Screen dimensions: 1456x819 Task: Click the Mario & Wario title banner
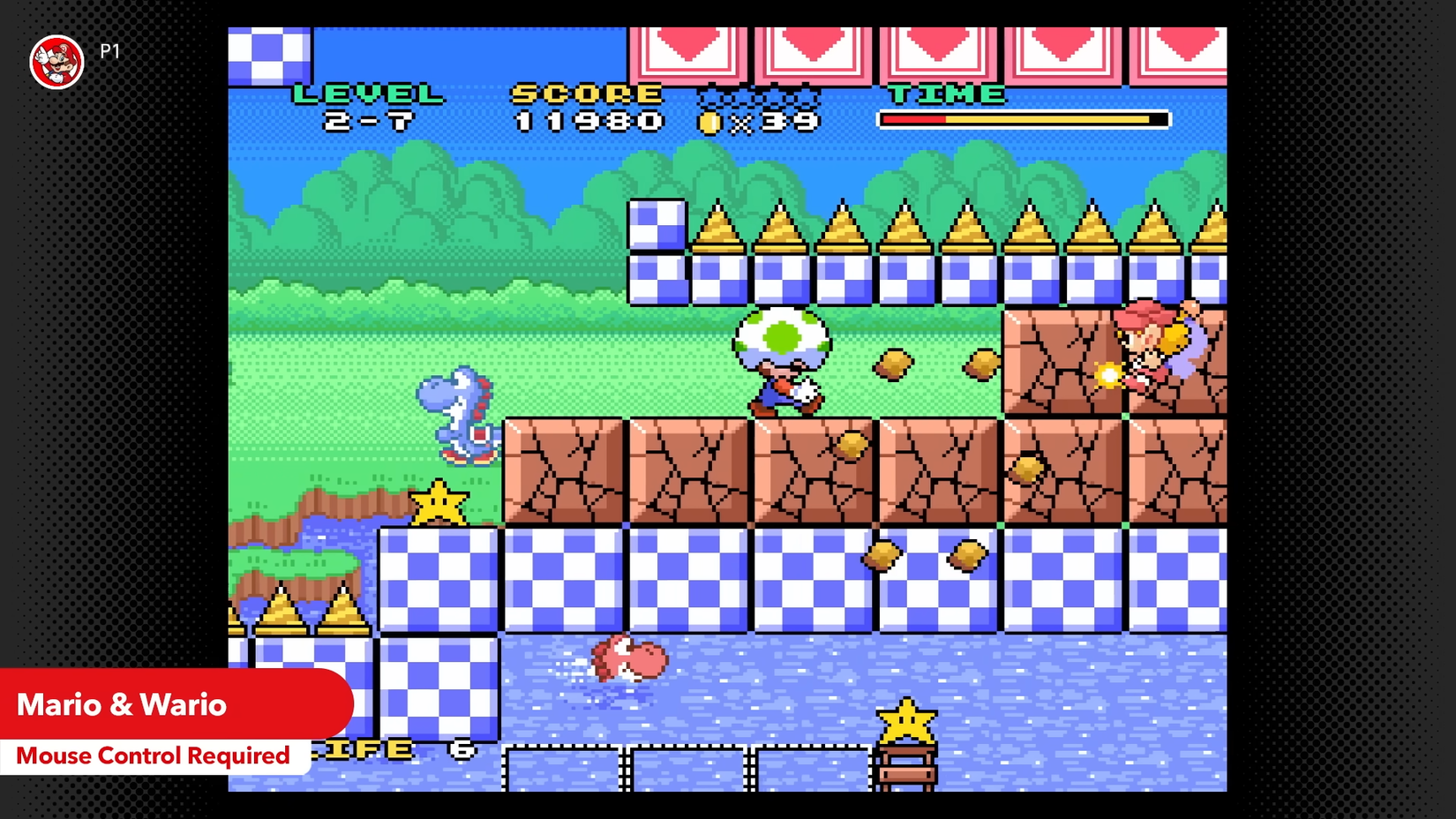122,704
